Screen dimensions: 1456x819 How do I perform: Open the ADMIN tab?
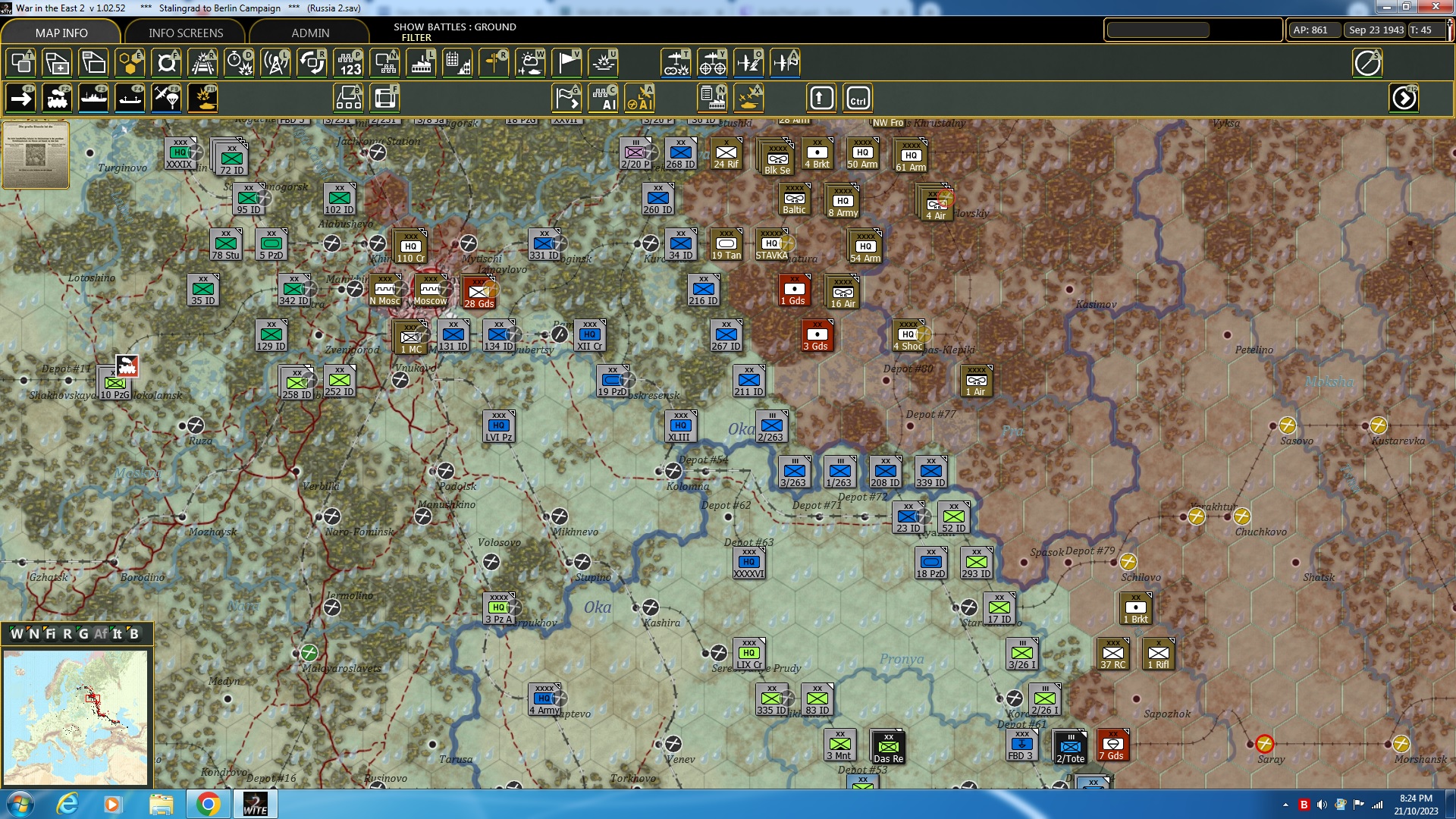point(312,33)
